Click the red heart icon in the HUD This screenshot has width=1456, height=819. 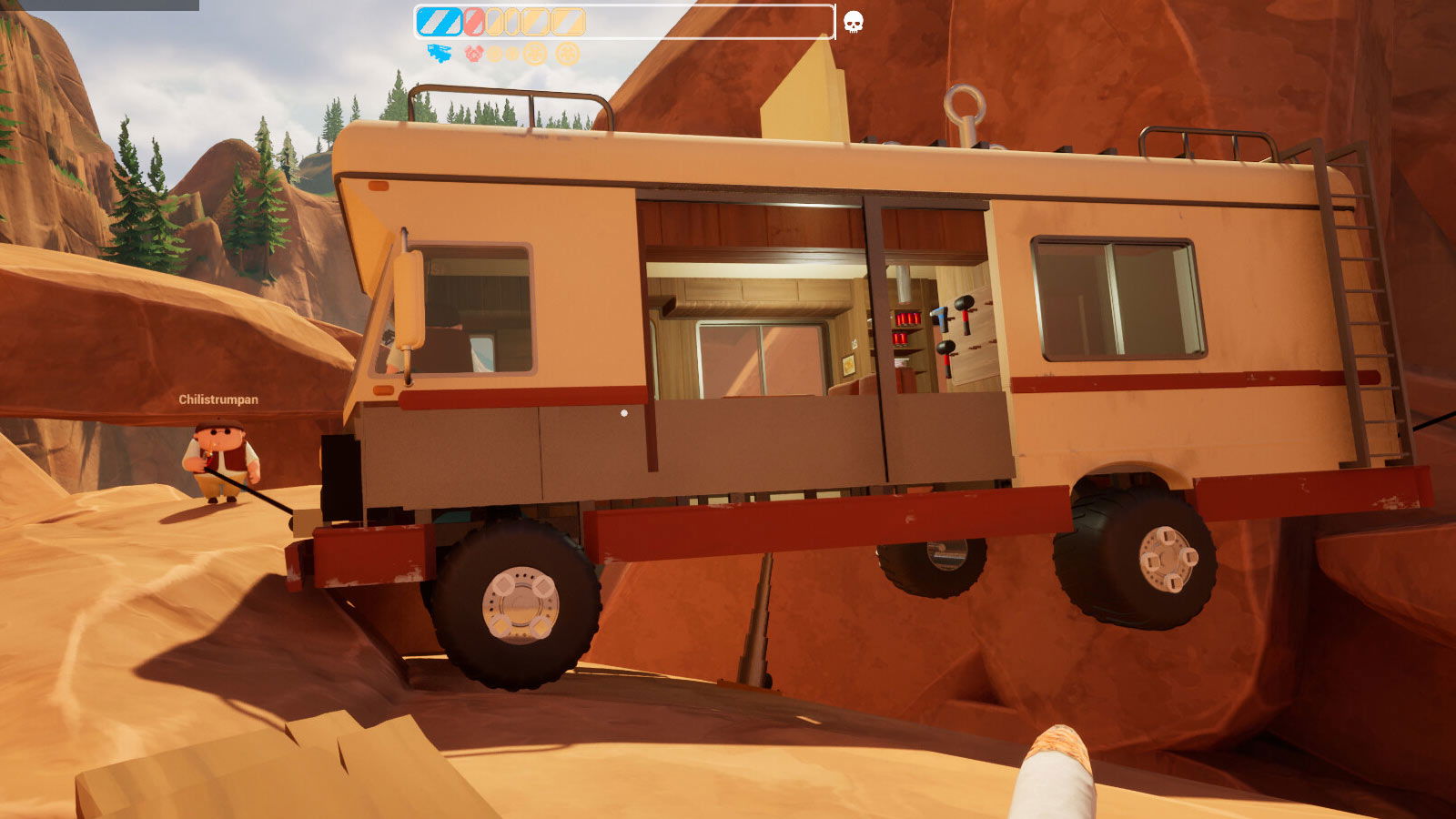474,53
